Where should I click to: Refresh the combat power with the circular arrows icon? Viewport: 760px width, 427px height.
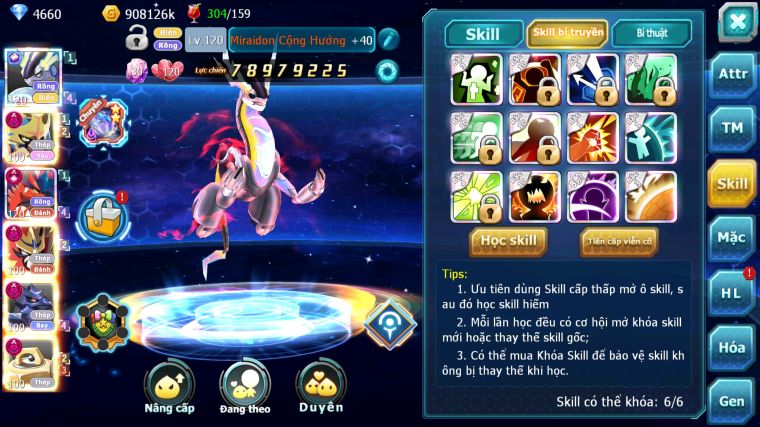[x=386, y=70]
